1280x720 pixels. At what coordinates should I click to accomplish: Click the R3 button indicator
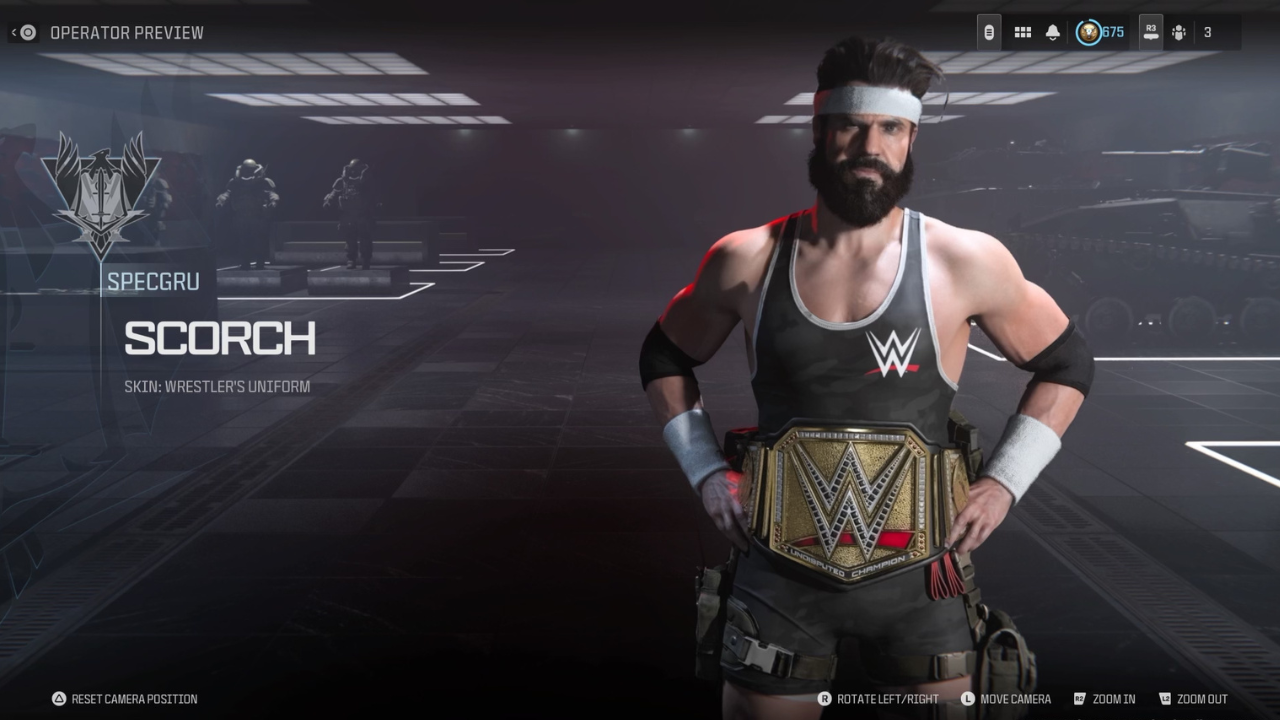click(1151, 30)
